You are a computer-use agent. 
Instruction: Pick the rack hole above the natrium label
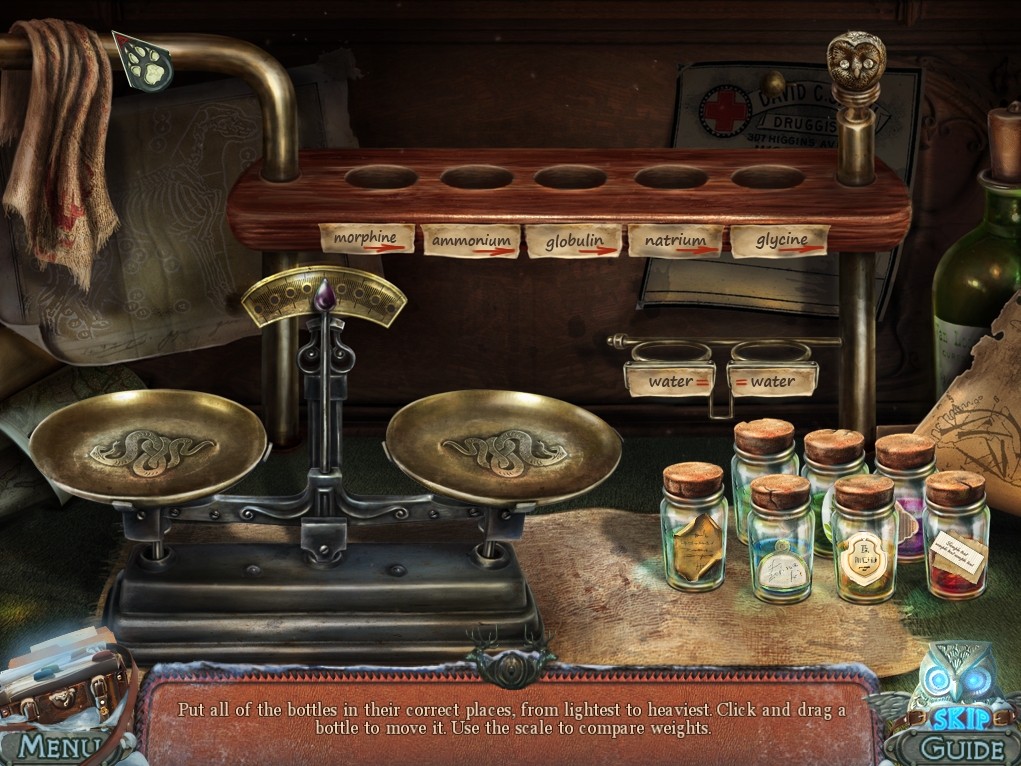tap(670, 179)
